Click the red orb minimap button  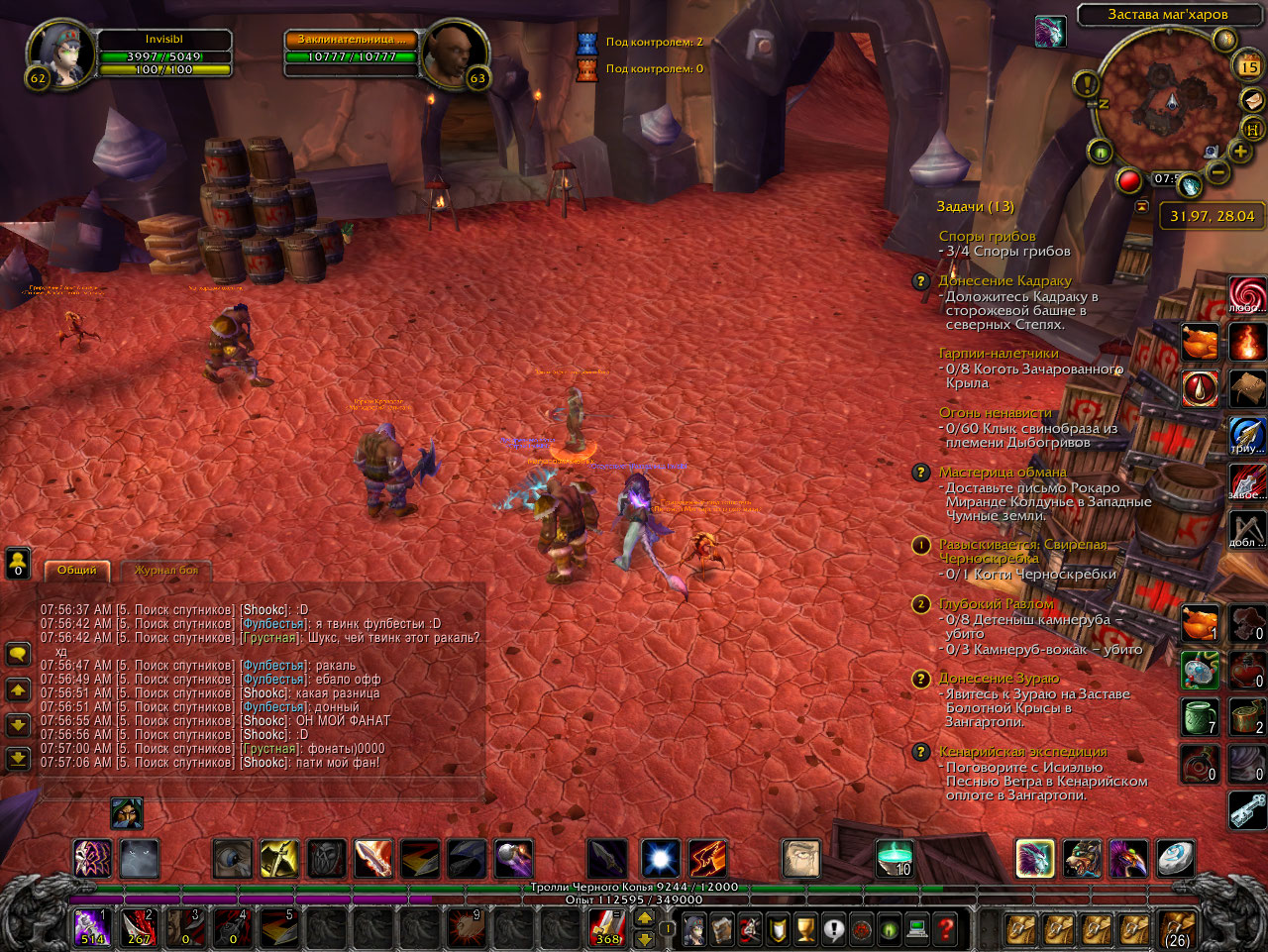click(x=1129, y=181)
